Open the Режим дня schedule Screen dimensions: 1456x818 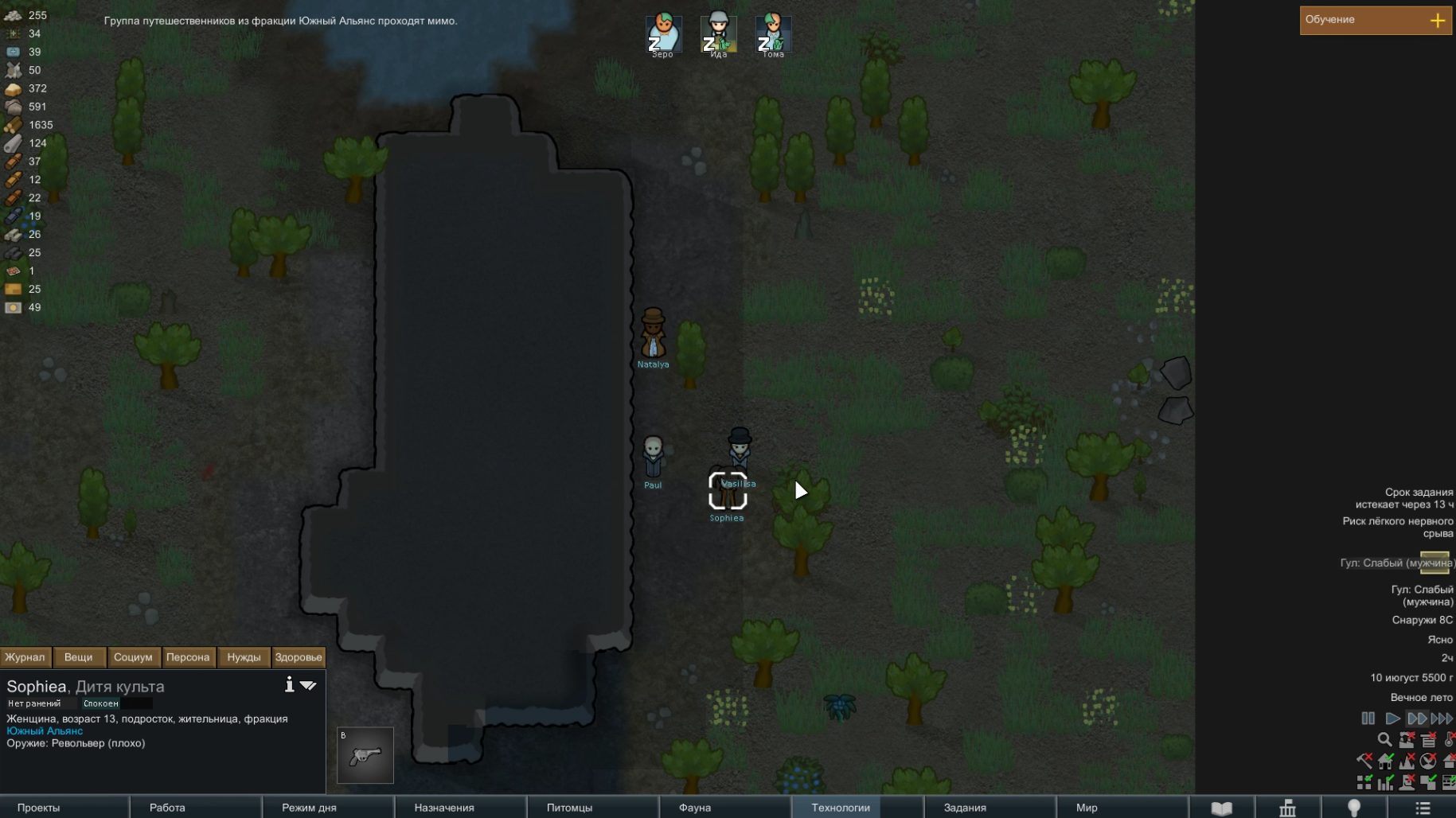309,808
